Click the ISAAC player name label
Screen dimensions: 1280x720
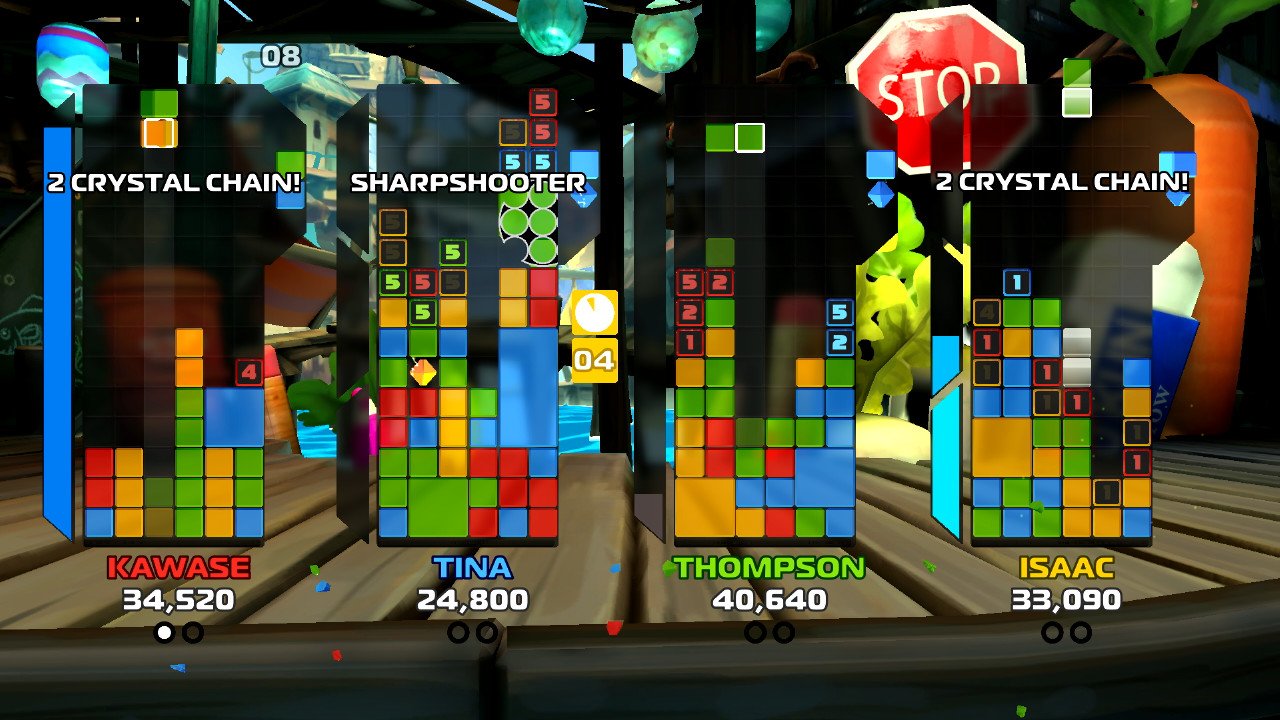point(1066,568)
